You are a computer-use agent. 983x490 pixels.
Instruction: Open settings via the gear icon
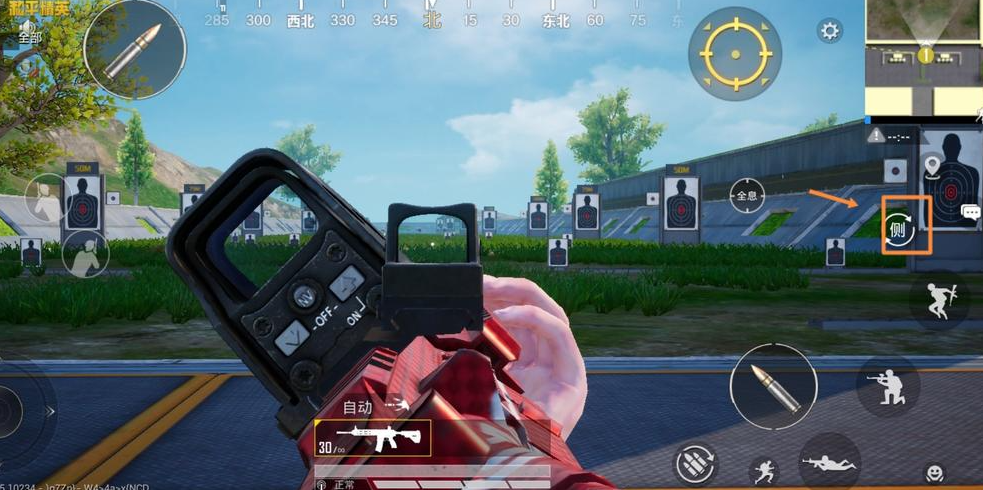(829, 31)
